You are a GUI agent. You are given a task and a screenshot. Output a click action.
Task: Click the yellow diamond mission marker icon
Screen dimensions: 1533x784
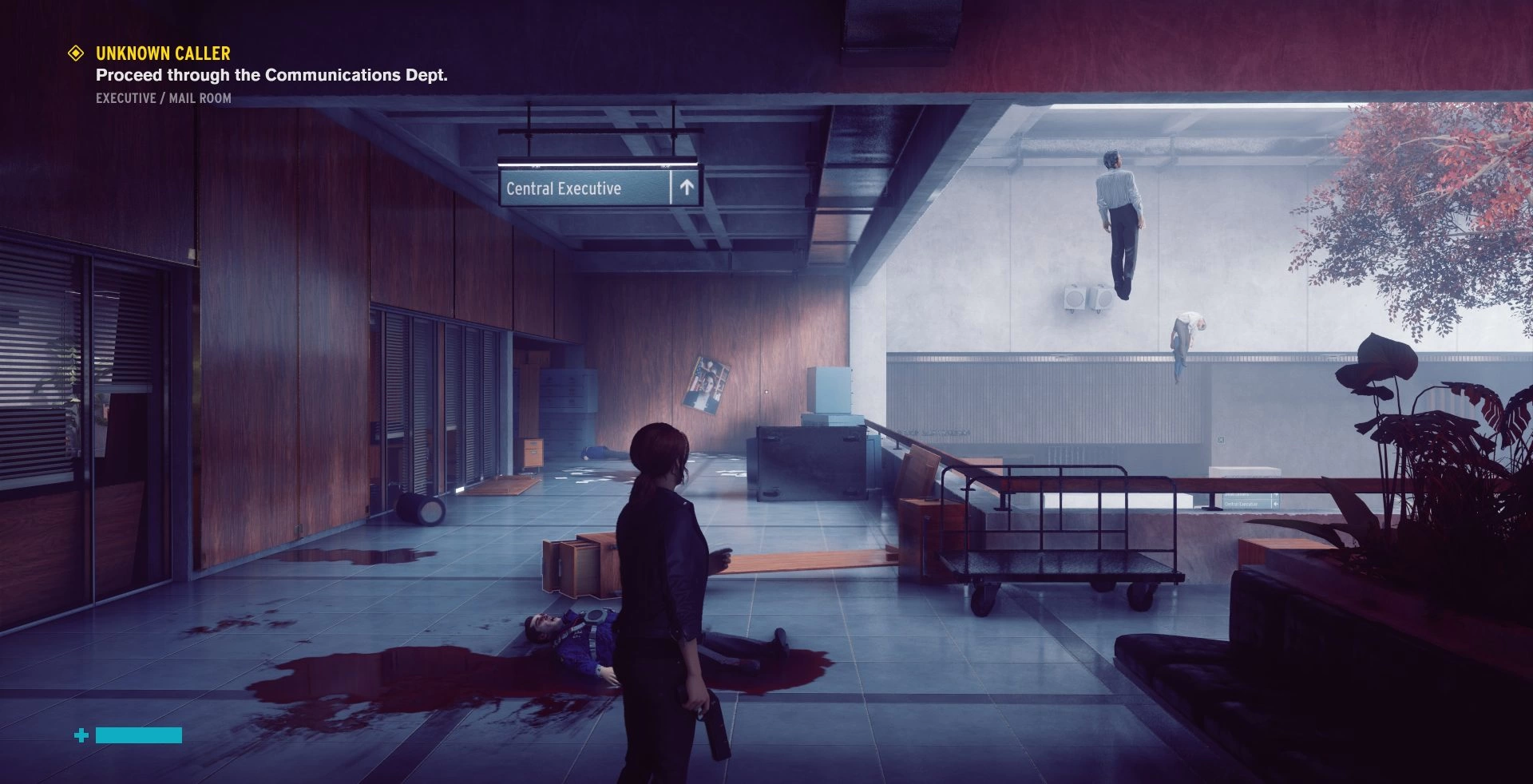(x=76, y=53)
